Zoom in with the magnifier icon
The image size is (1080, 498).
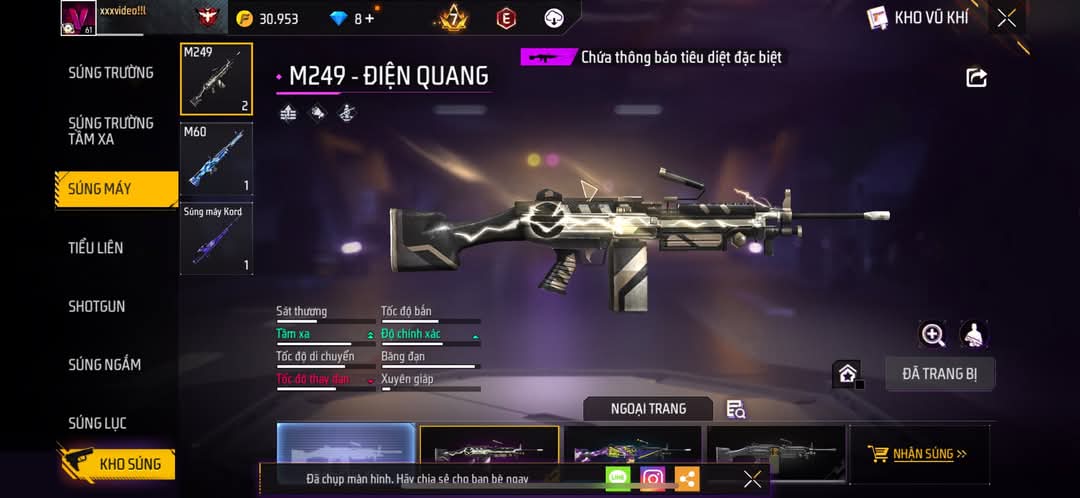coord(933,335)
